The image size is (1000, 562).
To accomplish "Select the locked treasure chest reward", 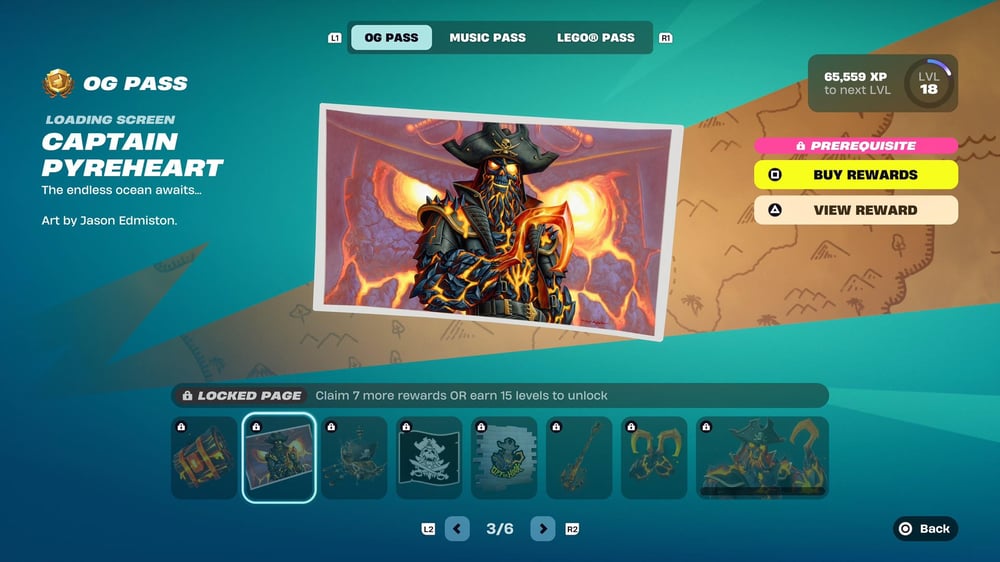I will [204, 458].
